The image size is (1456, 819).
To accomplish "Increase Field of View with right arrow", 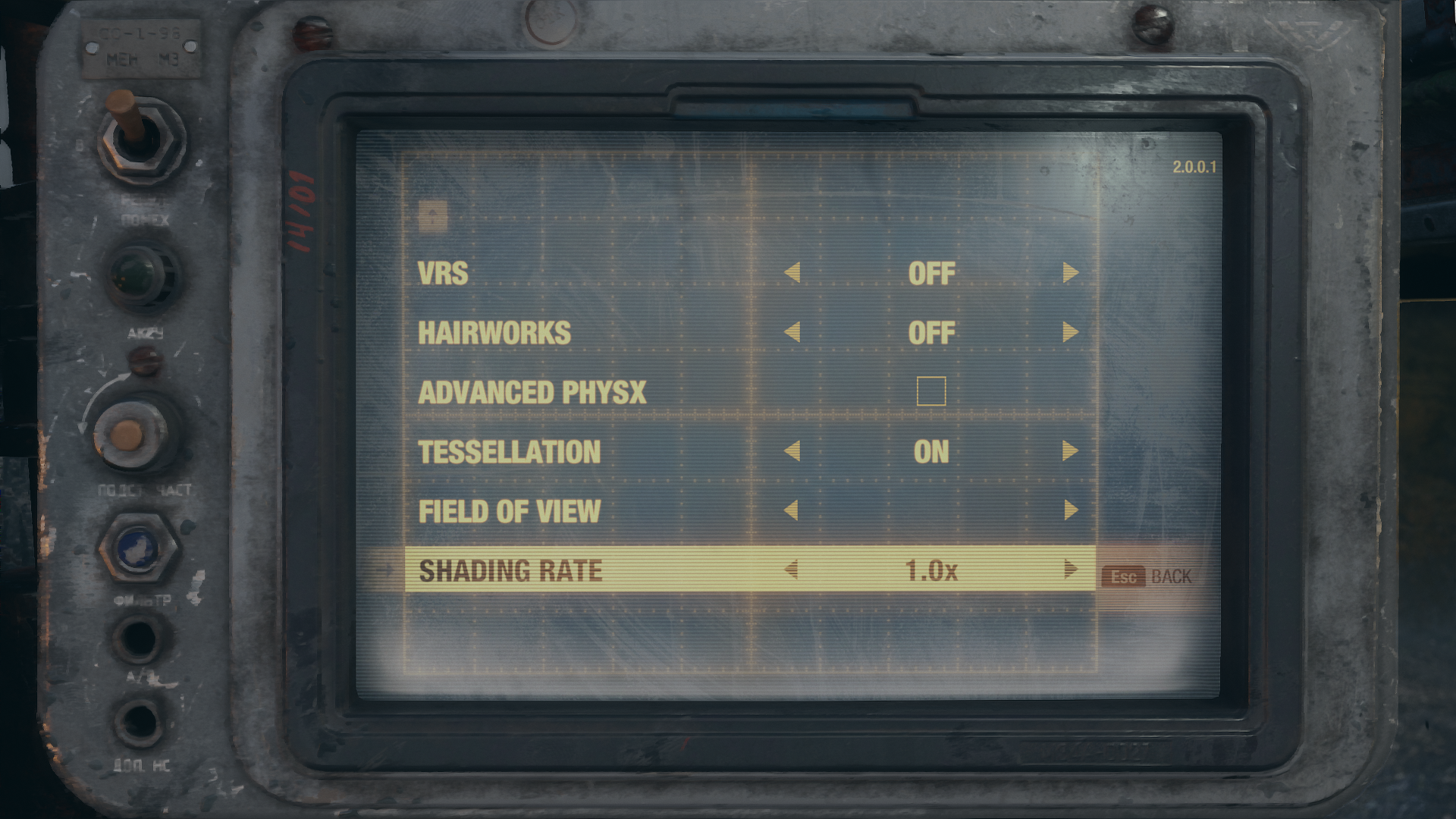I will coord(1070,510).
